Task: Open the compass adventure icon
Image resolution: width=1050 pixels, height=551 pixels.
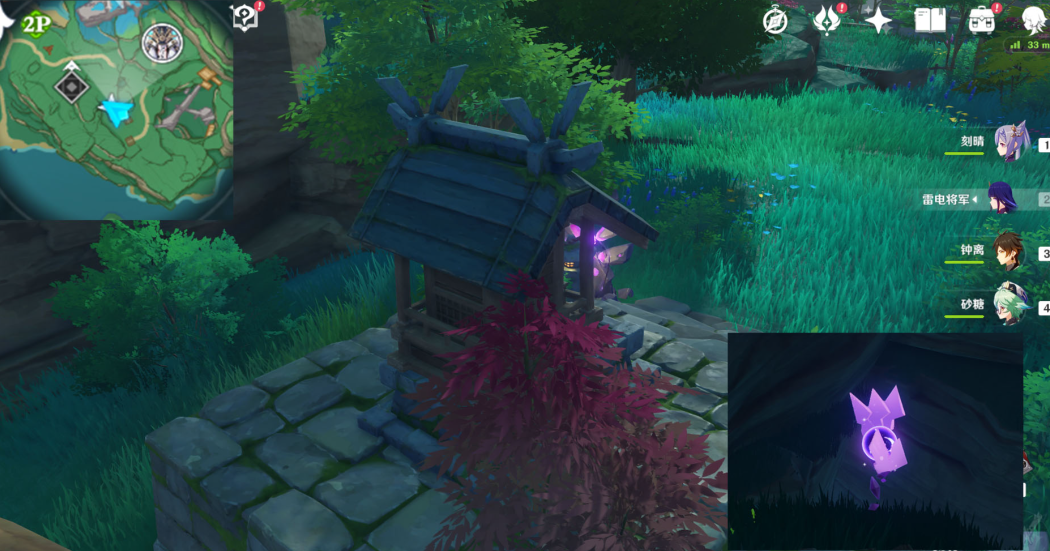Action: [x=775, y=20]
